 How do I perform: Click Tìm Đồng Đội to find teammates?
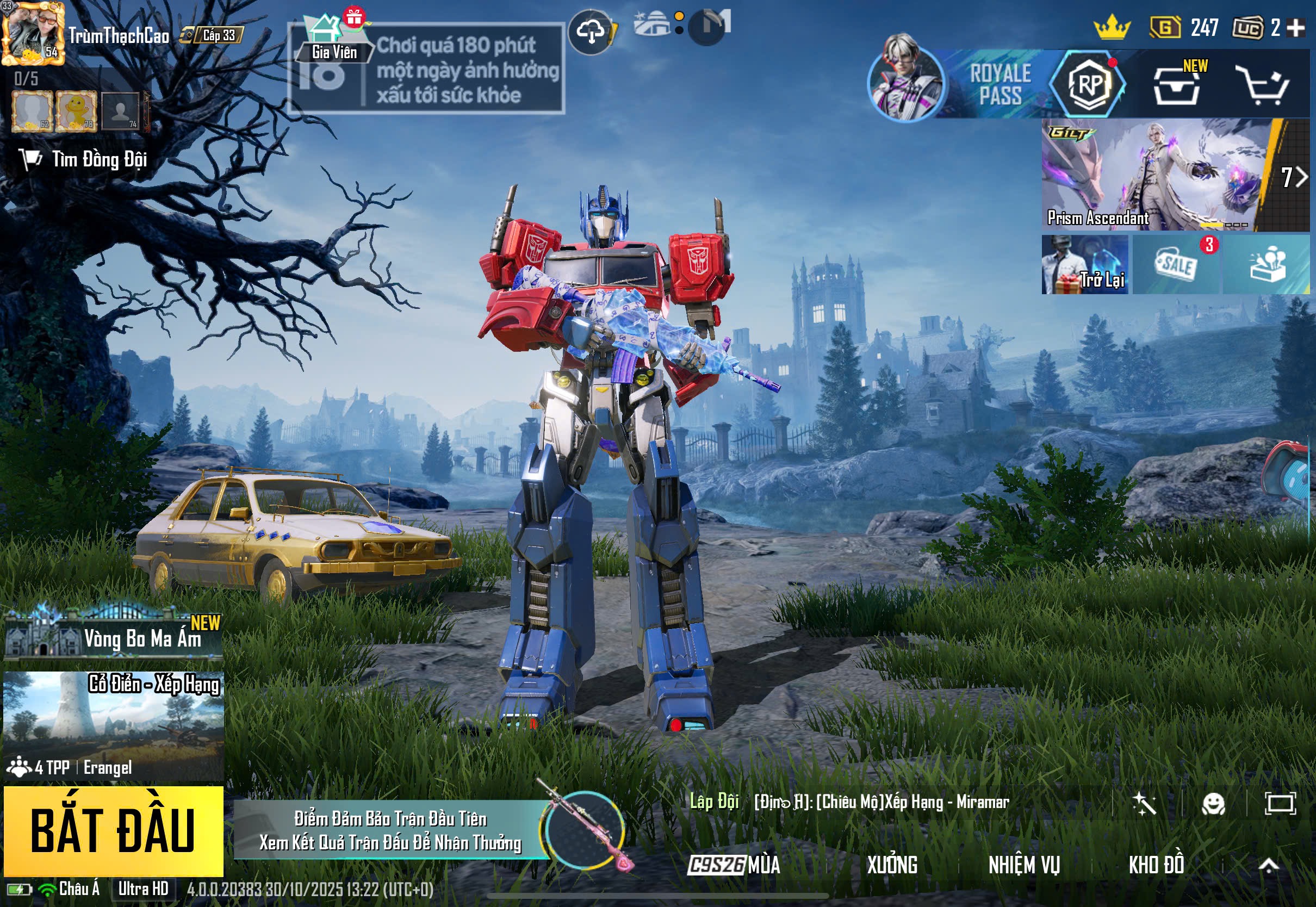point(85,159)
